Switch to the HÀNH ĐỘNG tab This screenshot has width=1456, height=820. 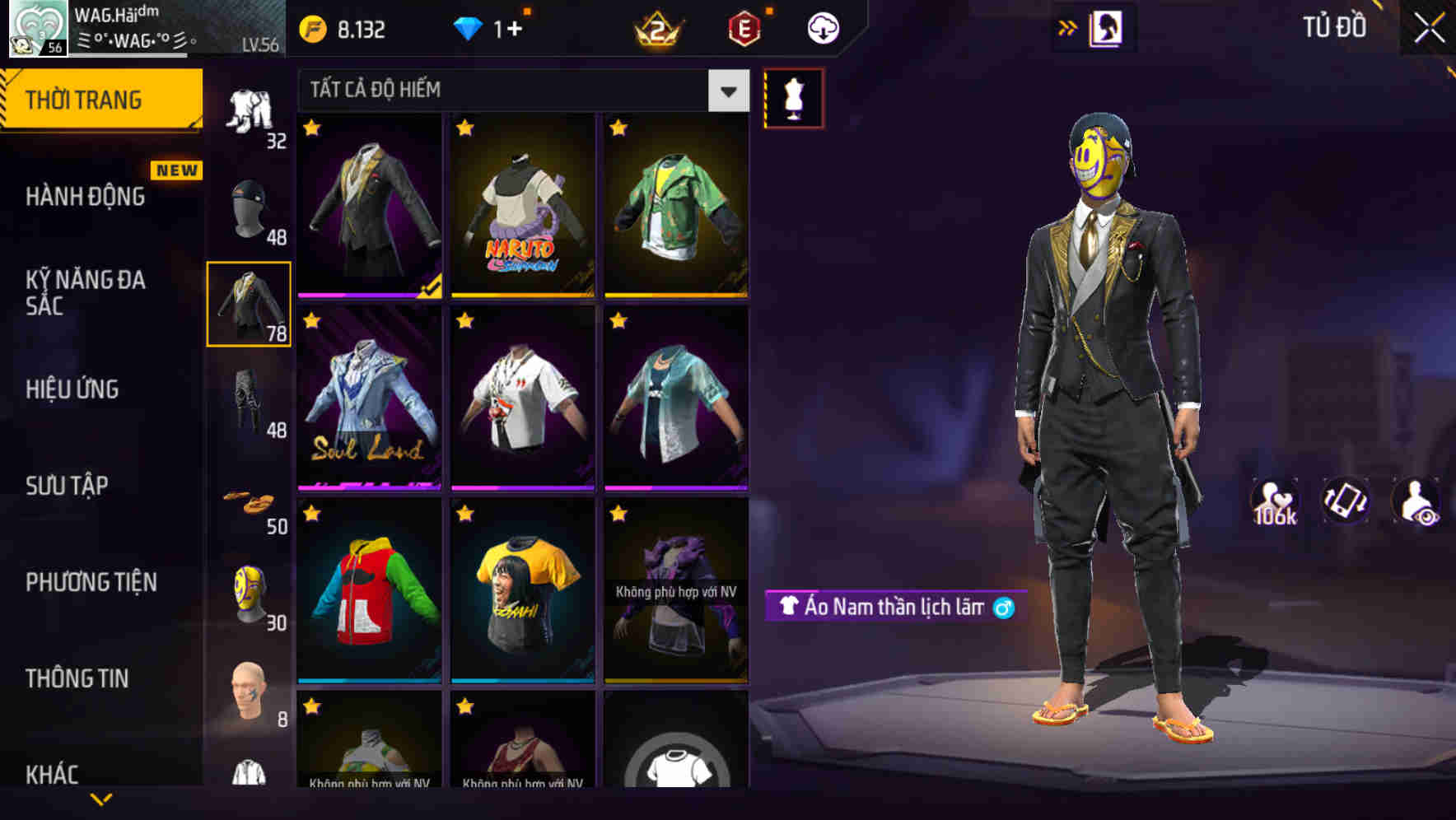point(86,196)
